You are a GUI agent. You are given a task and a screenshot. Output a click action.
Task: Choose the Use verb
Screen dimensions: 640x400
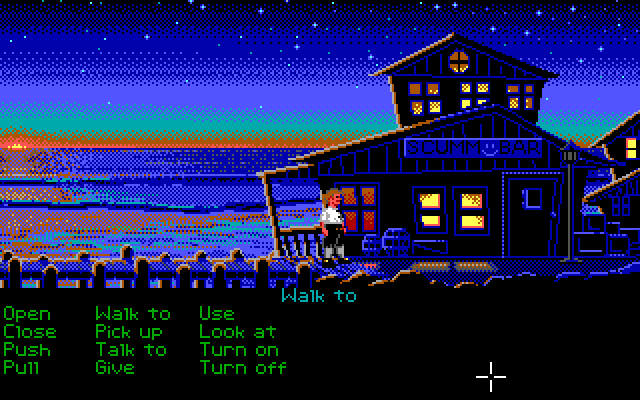(217, 314)
